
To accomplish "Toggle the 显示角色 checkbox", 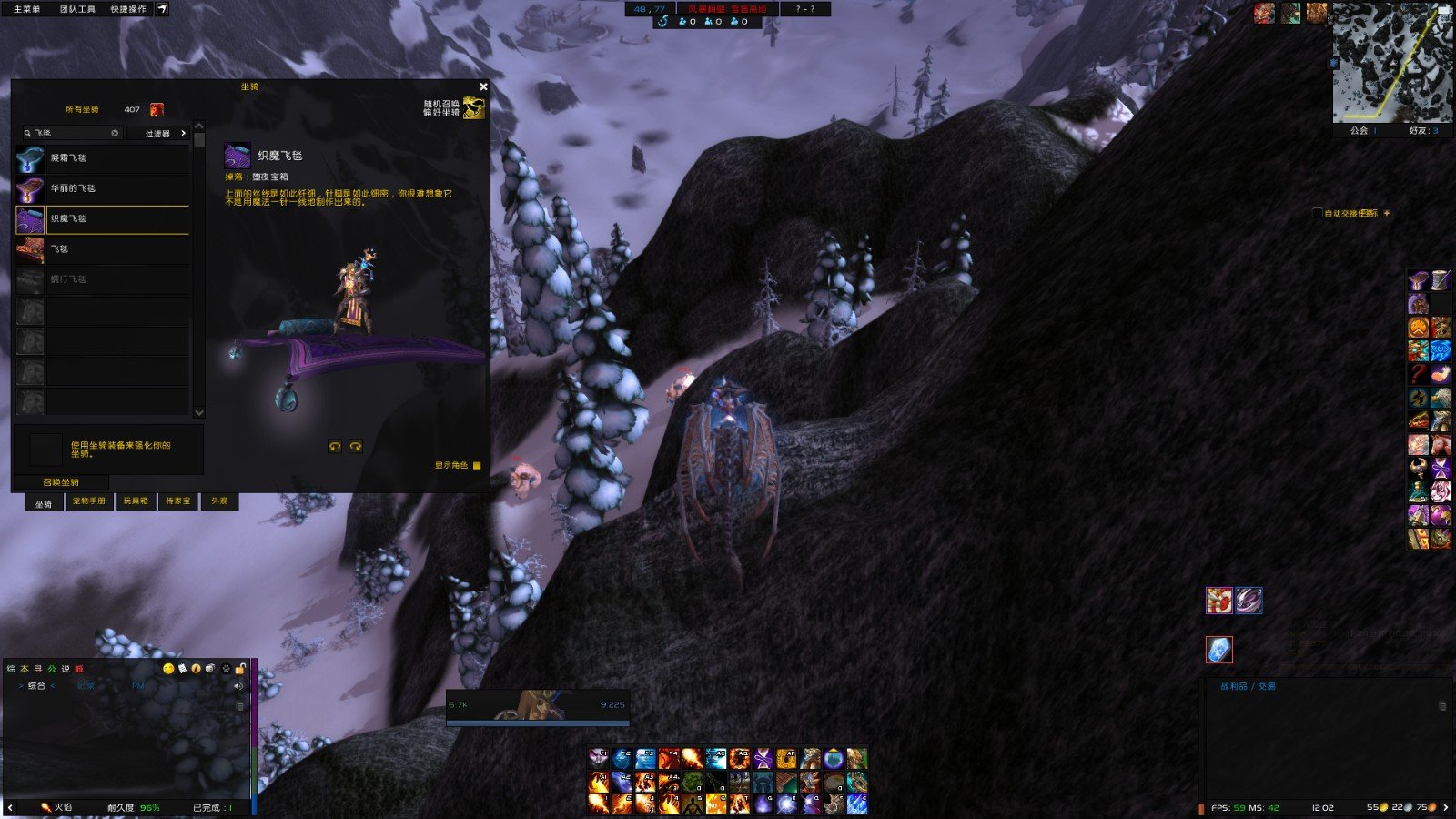I will [x=477, y=465].
